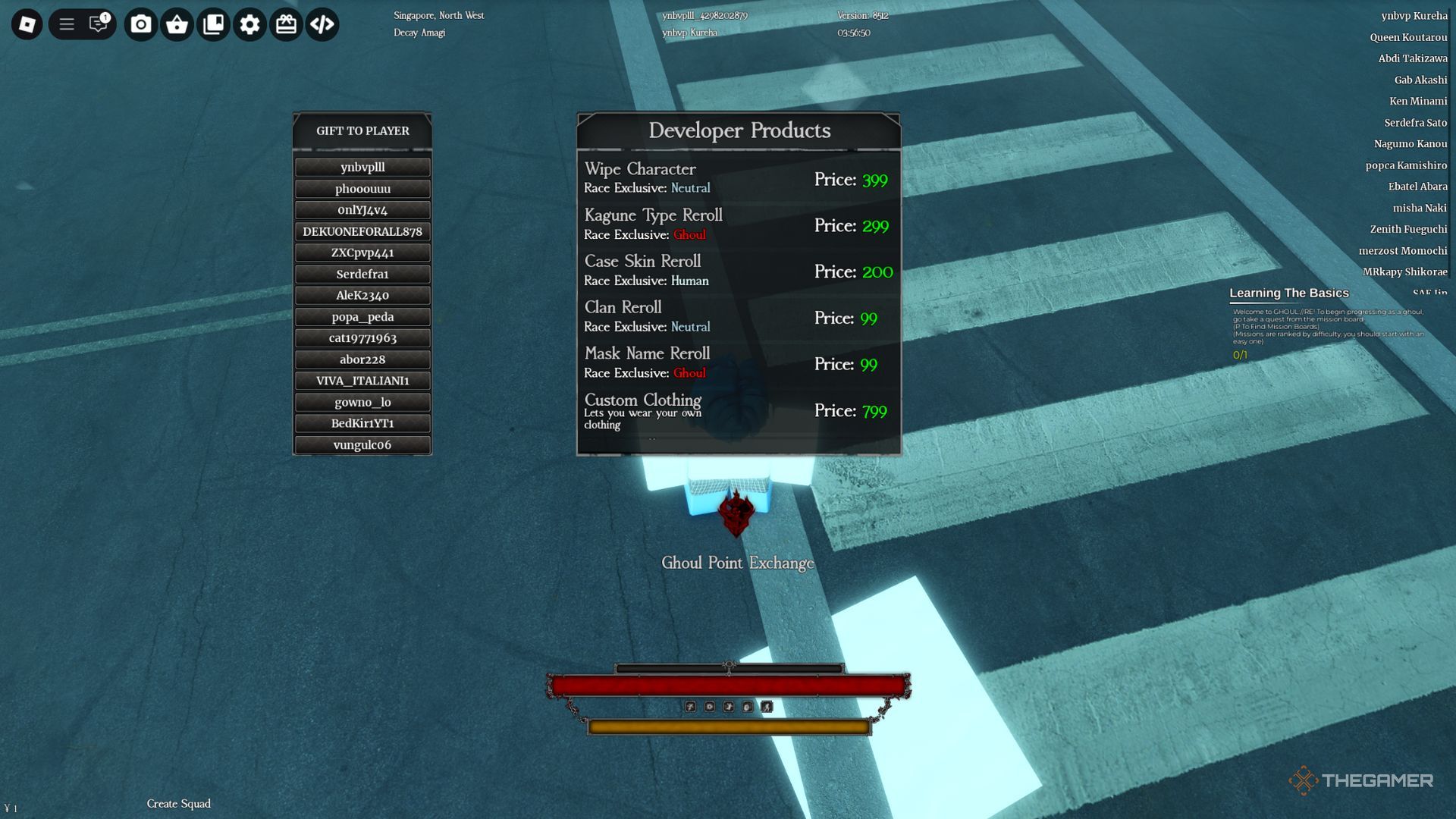Select Queen Koutarou in the player list
This screenshot has width=1456, height=819.
(x=1407, y=37)
